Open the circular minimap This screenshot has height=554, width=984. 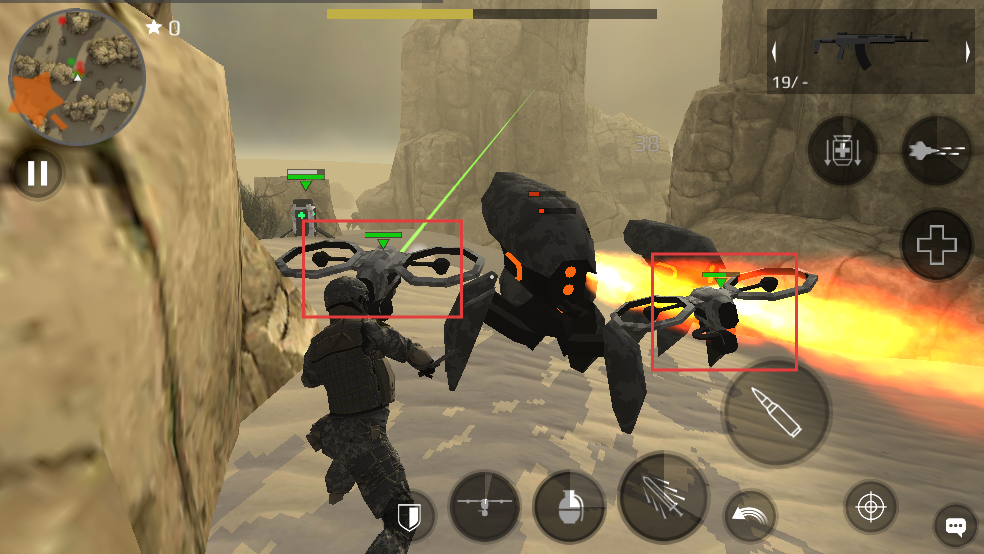pos(77,78)
